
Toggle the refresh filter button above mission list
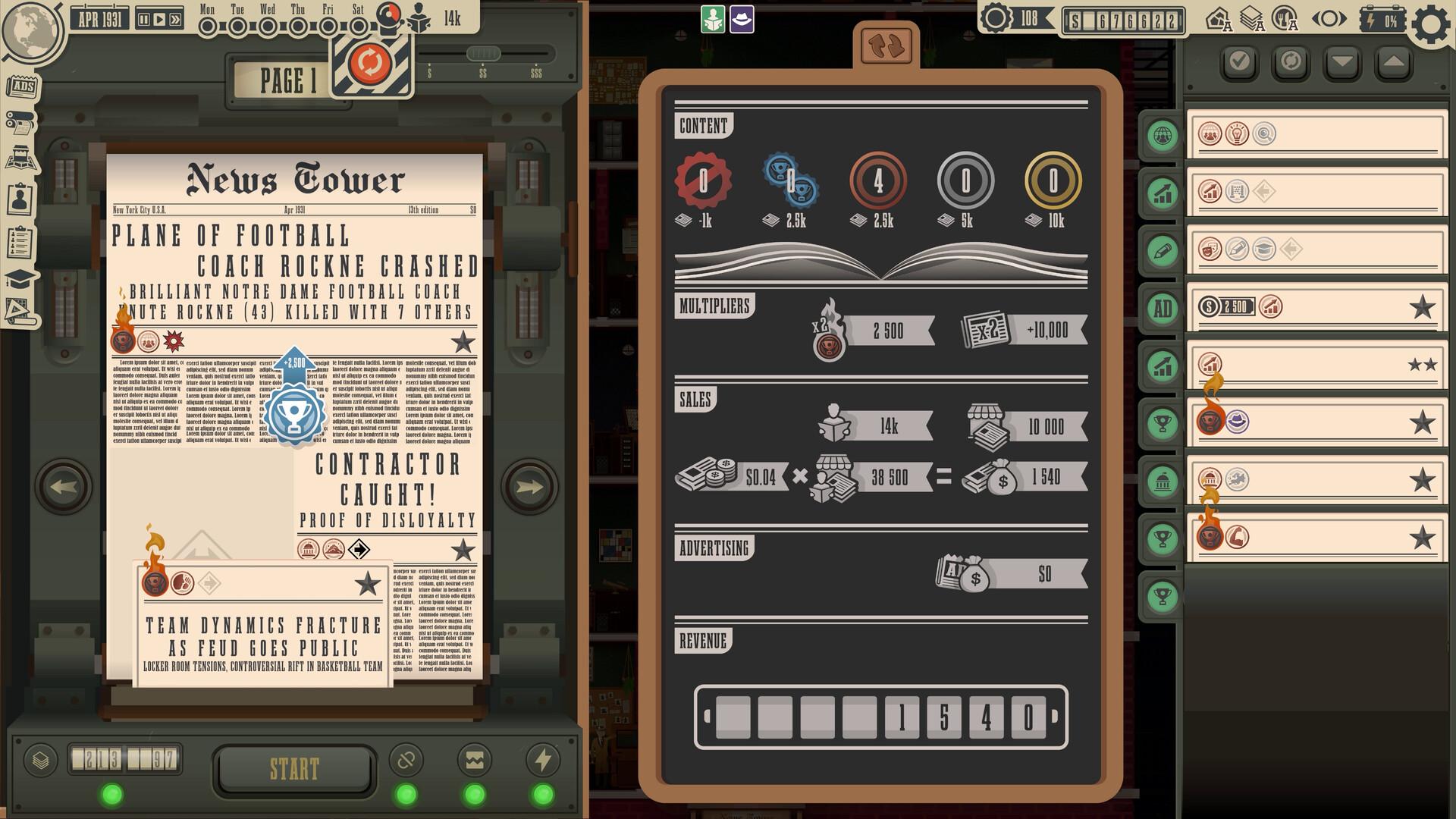(1290, 63)
